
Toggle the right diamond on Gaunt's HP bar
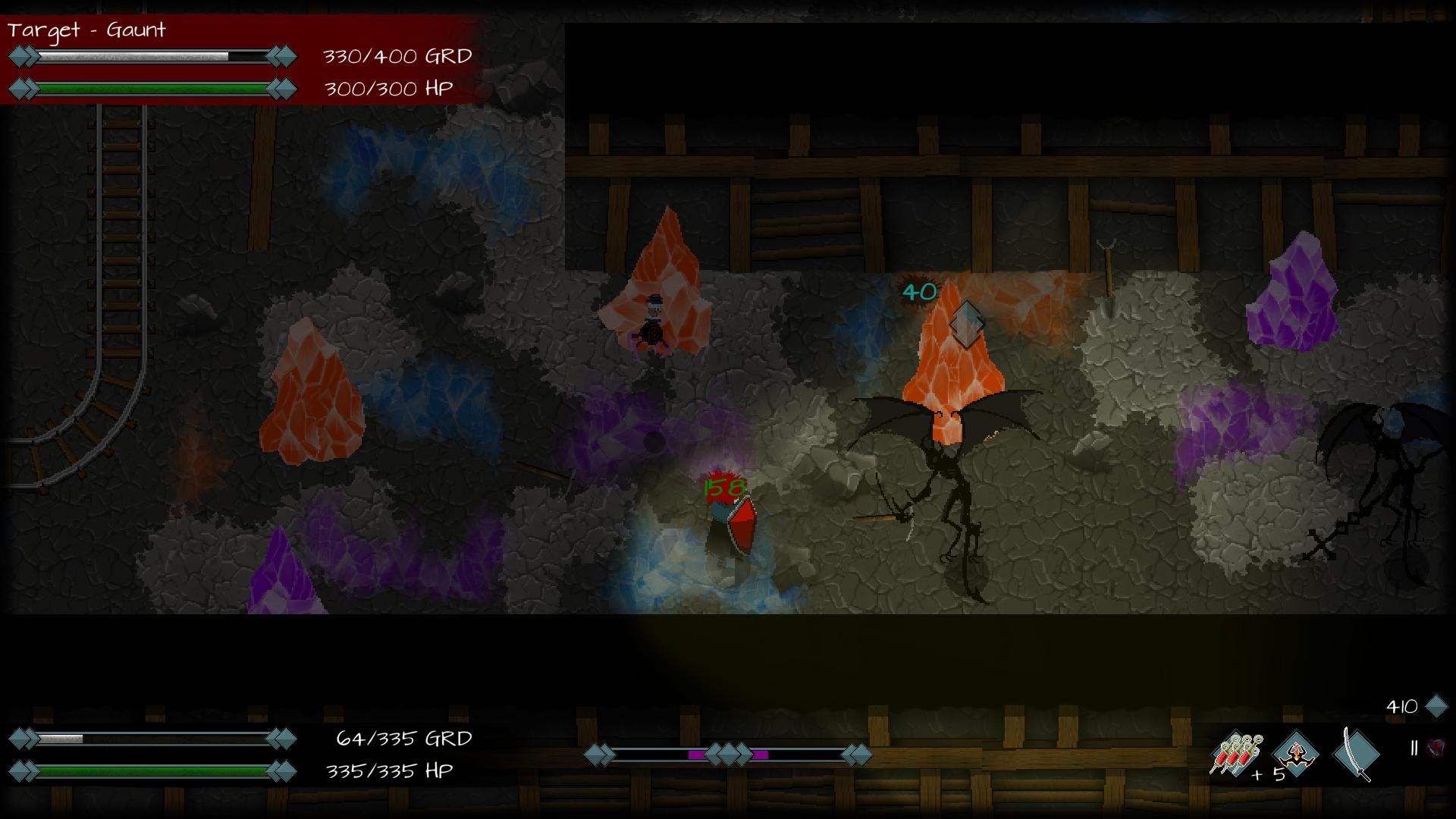click(x=281, y=89)
